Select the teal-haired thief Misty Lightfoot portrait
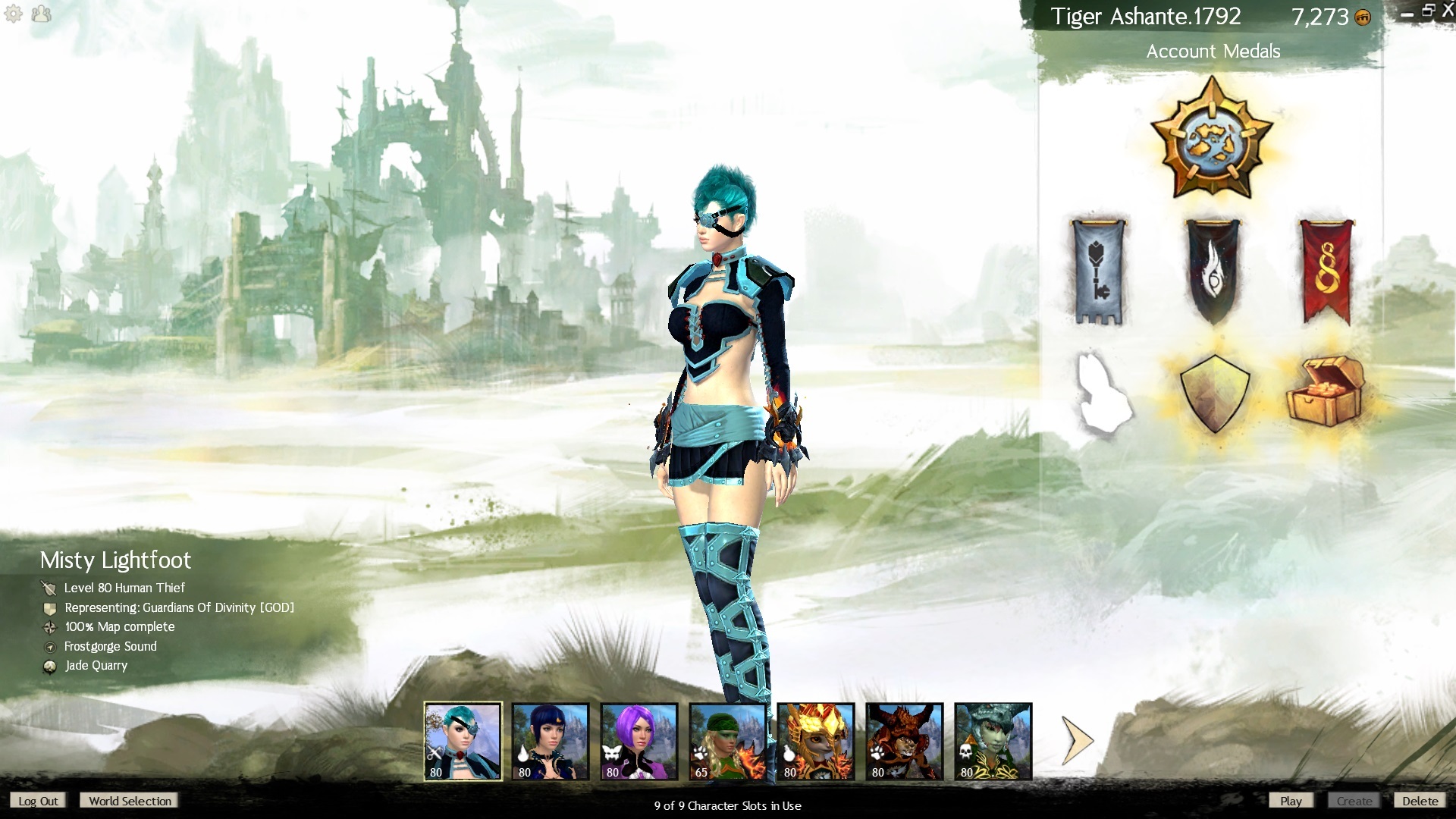This screenshot has width=1456, height=819. click(x=463, y=741)
